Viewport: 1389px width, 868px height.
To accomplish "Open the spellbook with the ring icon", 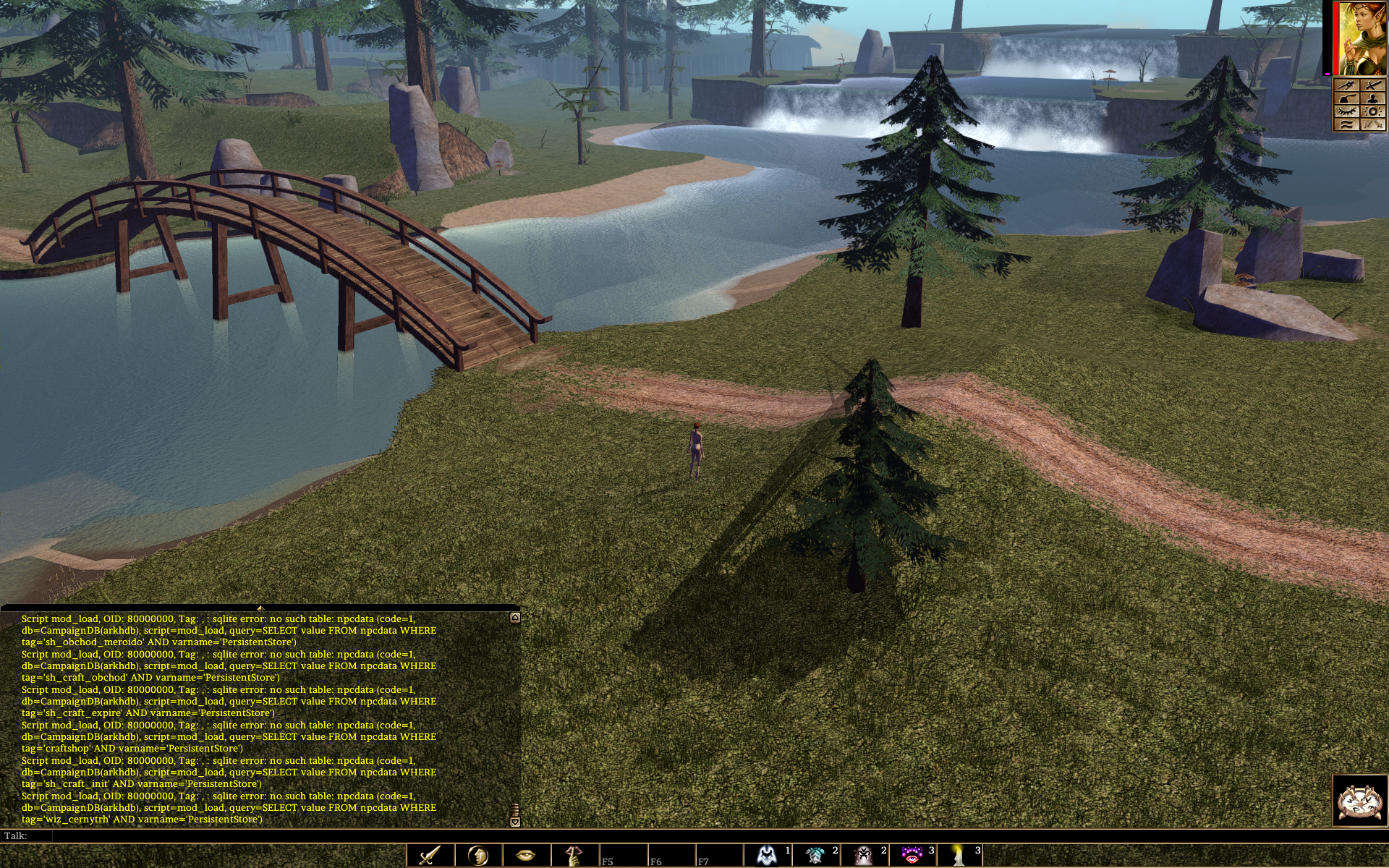I will coord(1373,112).
